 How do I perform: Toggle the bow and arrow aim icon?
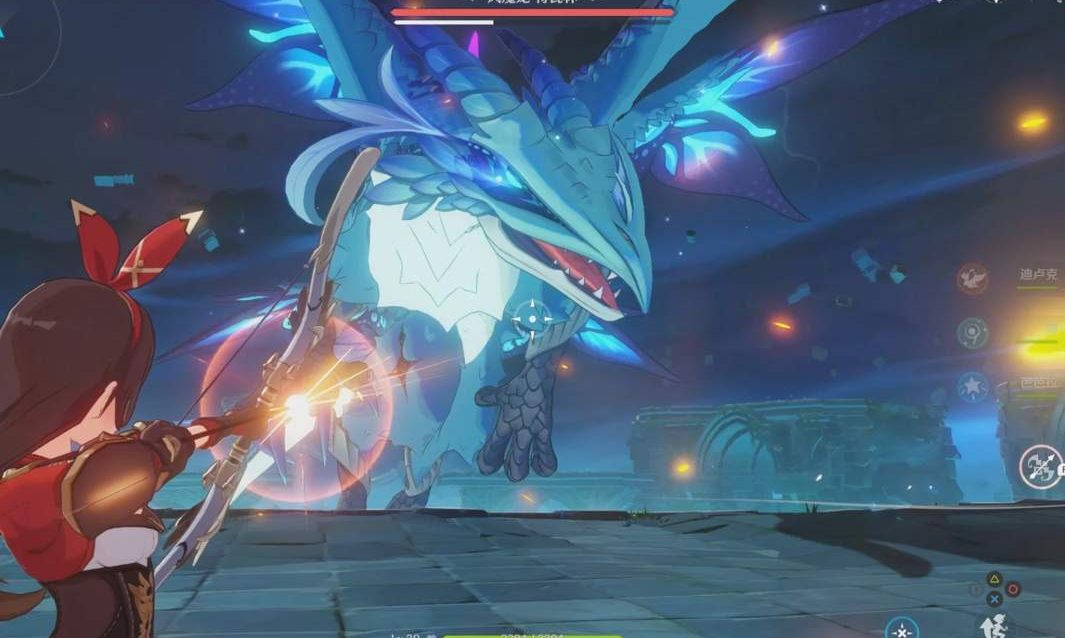pyautogui.click(x=1041, y=466)
